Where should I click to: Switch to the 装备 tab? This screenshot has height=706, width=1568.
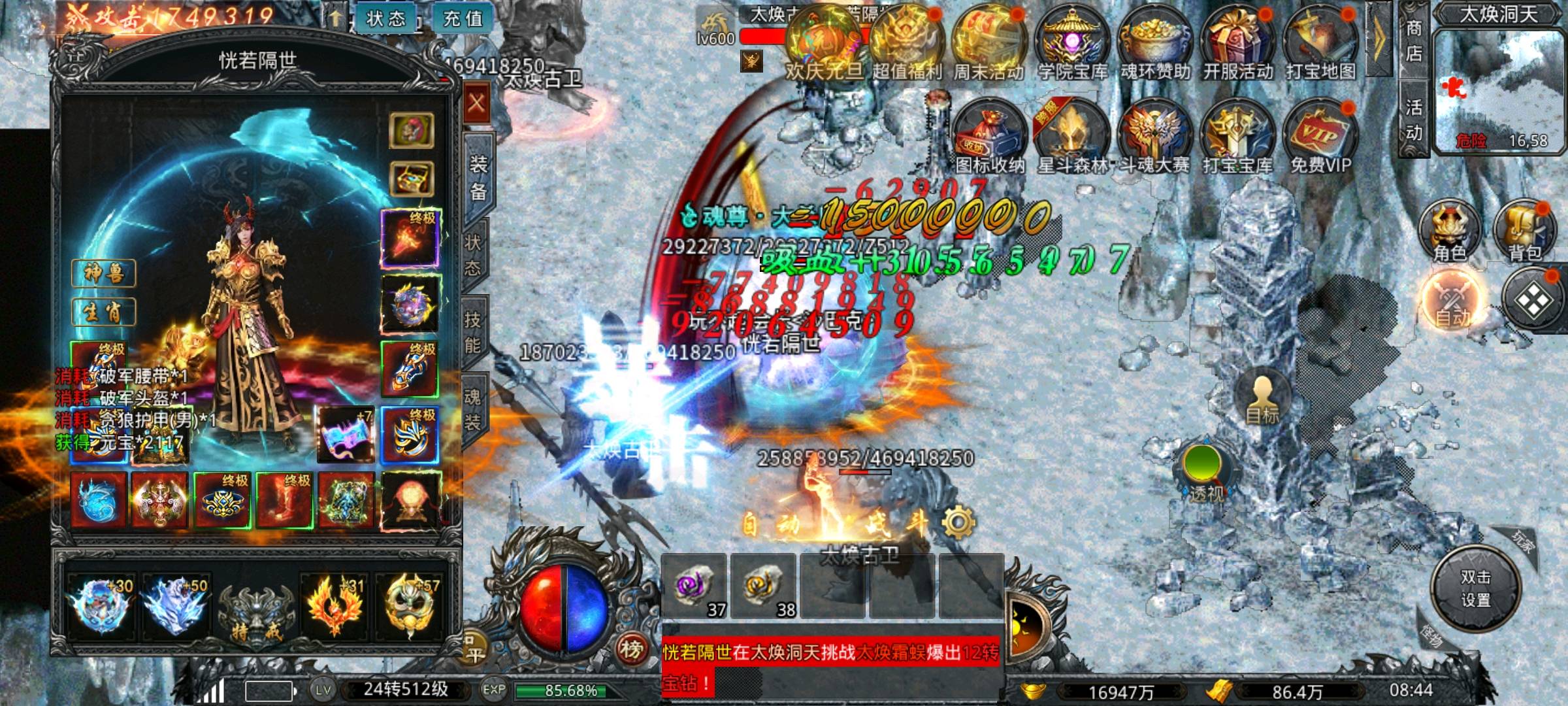click(x=478, y=176)
